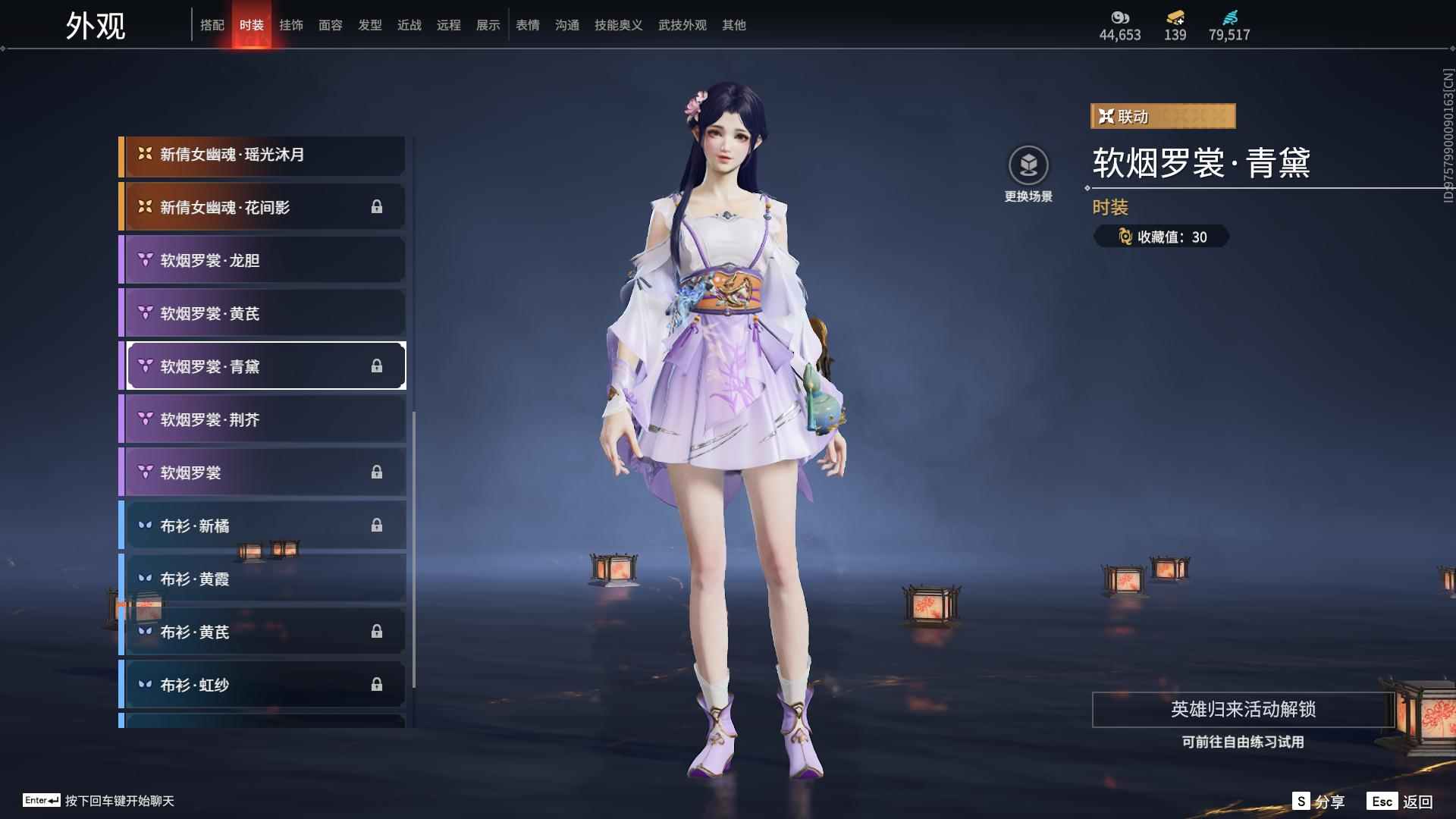Image resolution: width=1456 pixels, height=819 pixels.
Task: Open the 挂饰 tab
Action: (291, 25)
